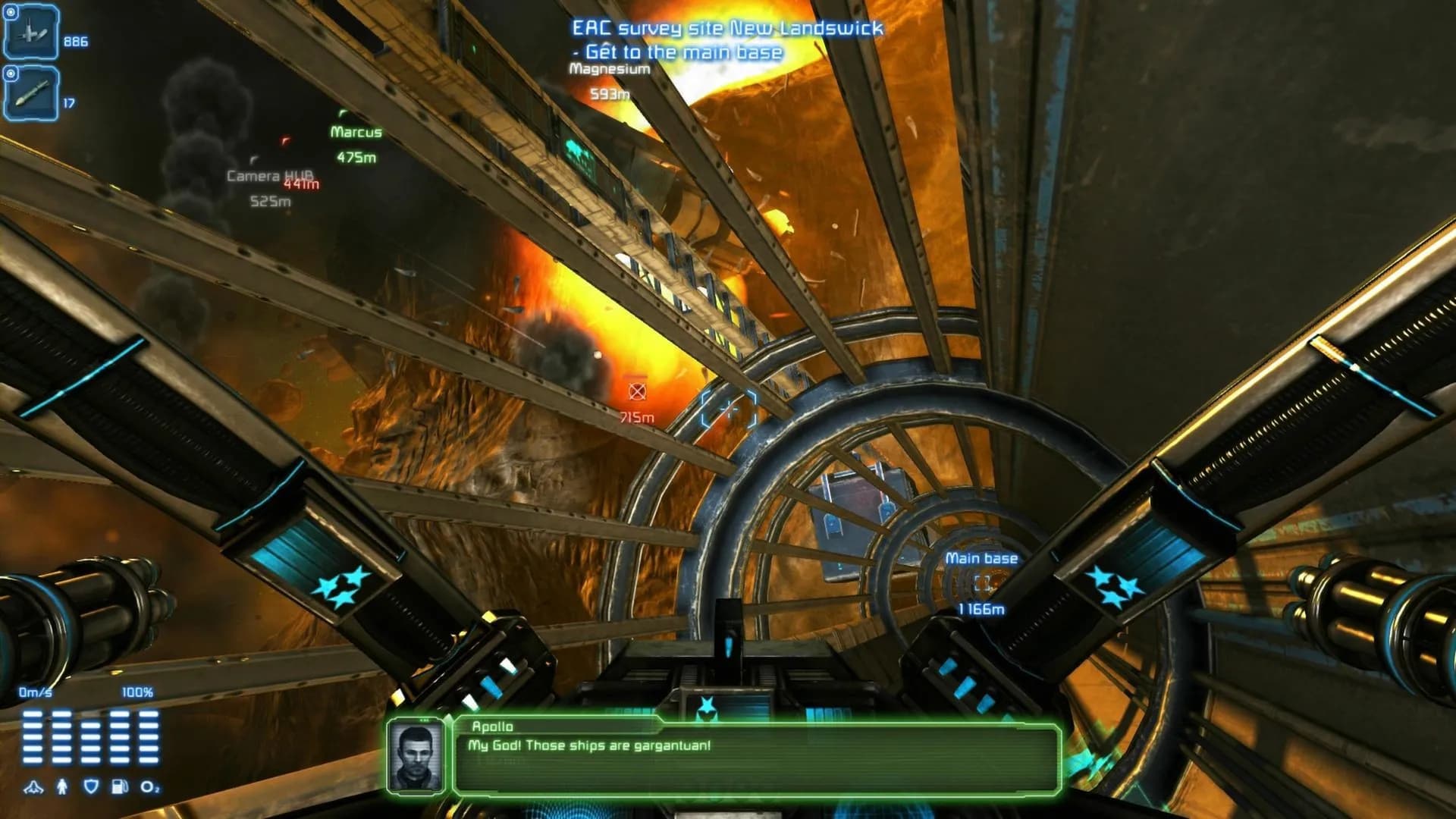Click the fuel pump status icon
Screen dimensions: 1456x819
(120, 786)
